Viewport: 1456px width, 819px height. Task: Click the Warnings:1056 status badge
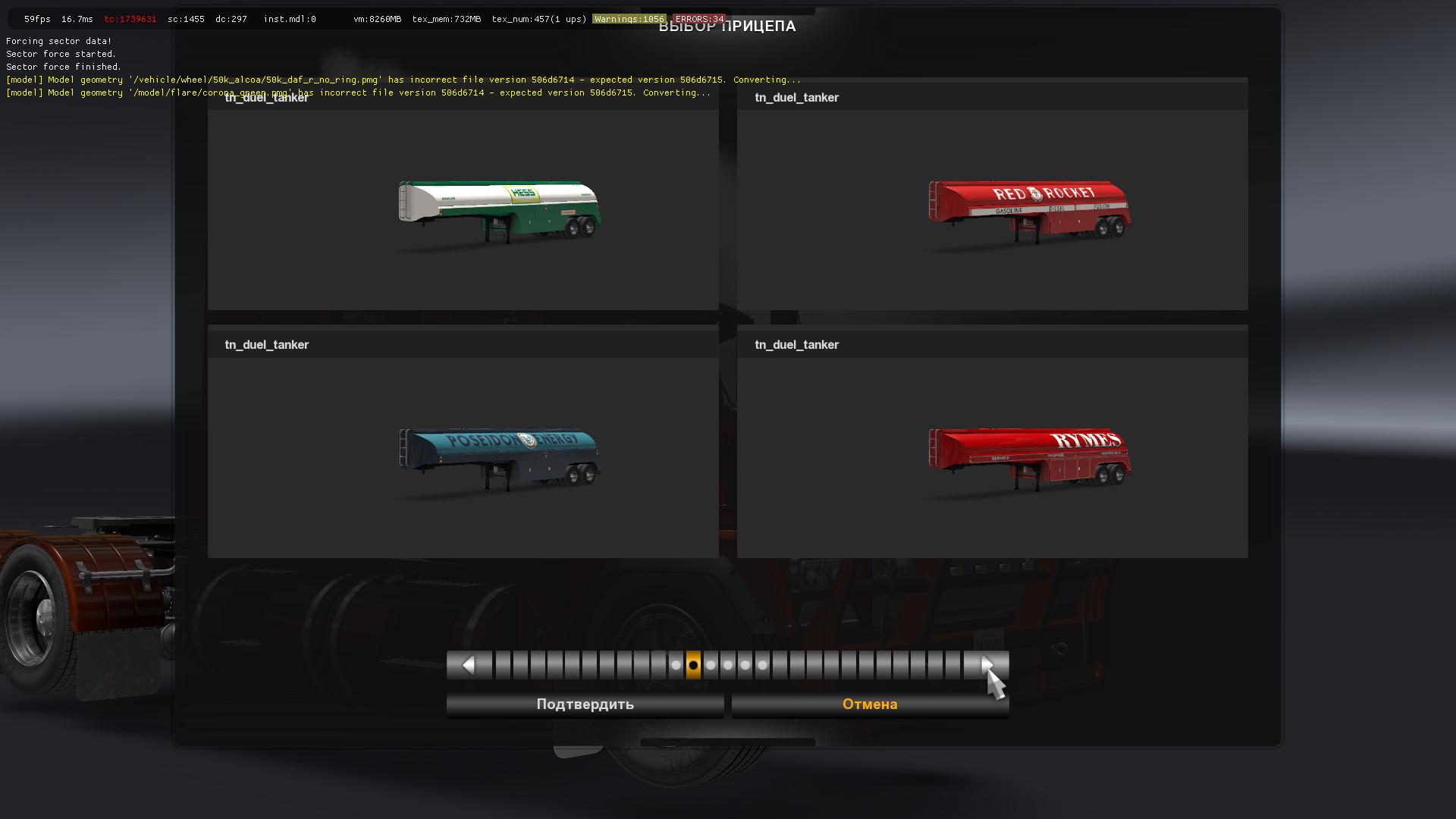click(x=628, y=19)
